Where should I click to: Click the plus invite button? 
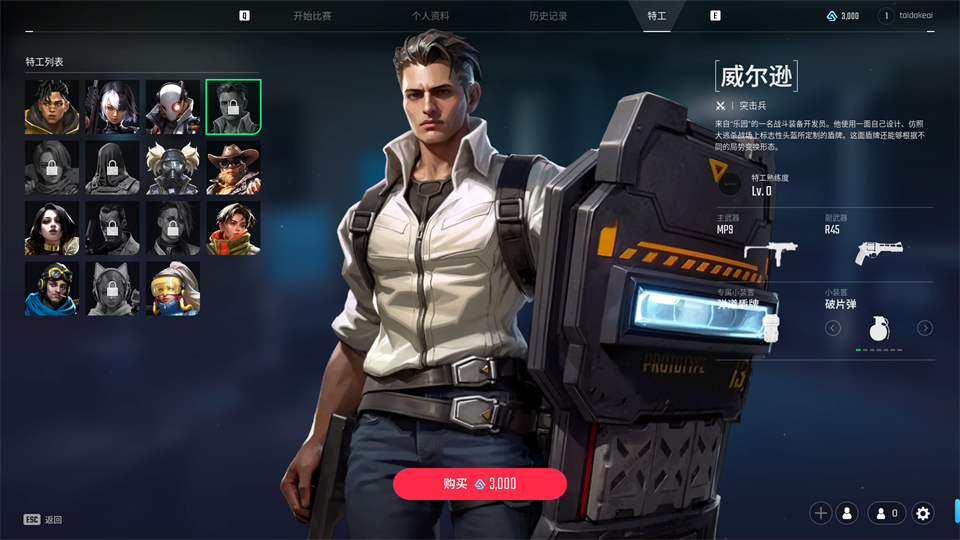821,513
